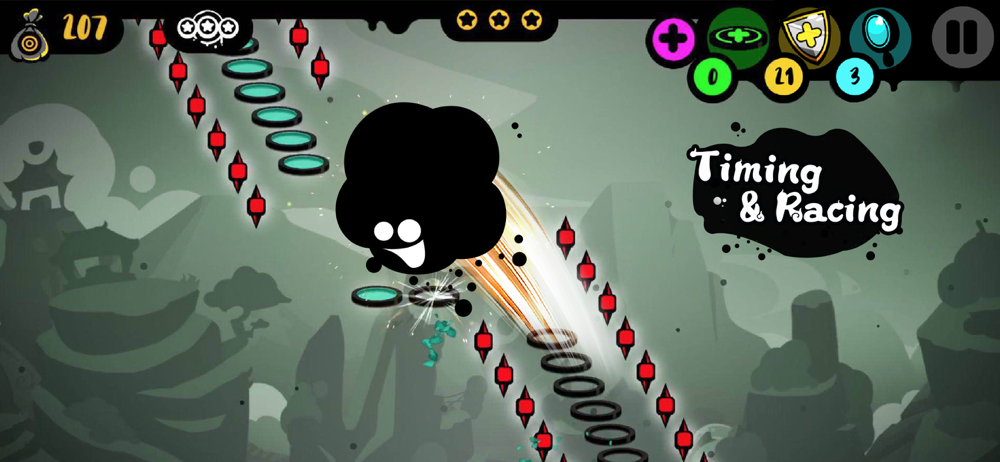Tap the magenta plus button

(674, 40)
